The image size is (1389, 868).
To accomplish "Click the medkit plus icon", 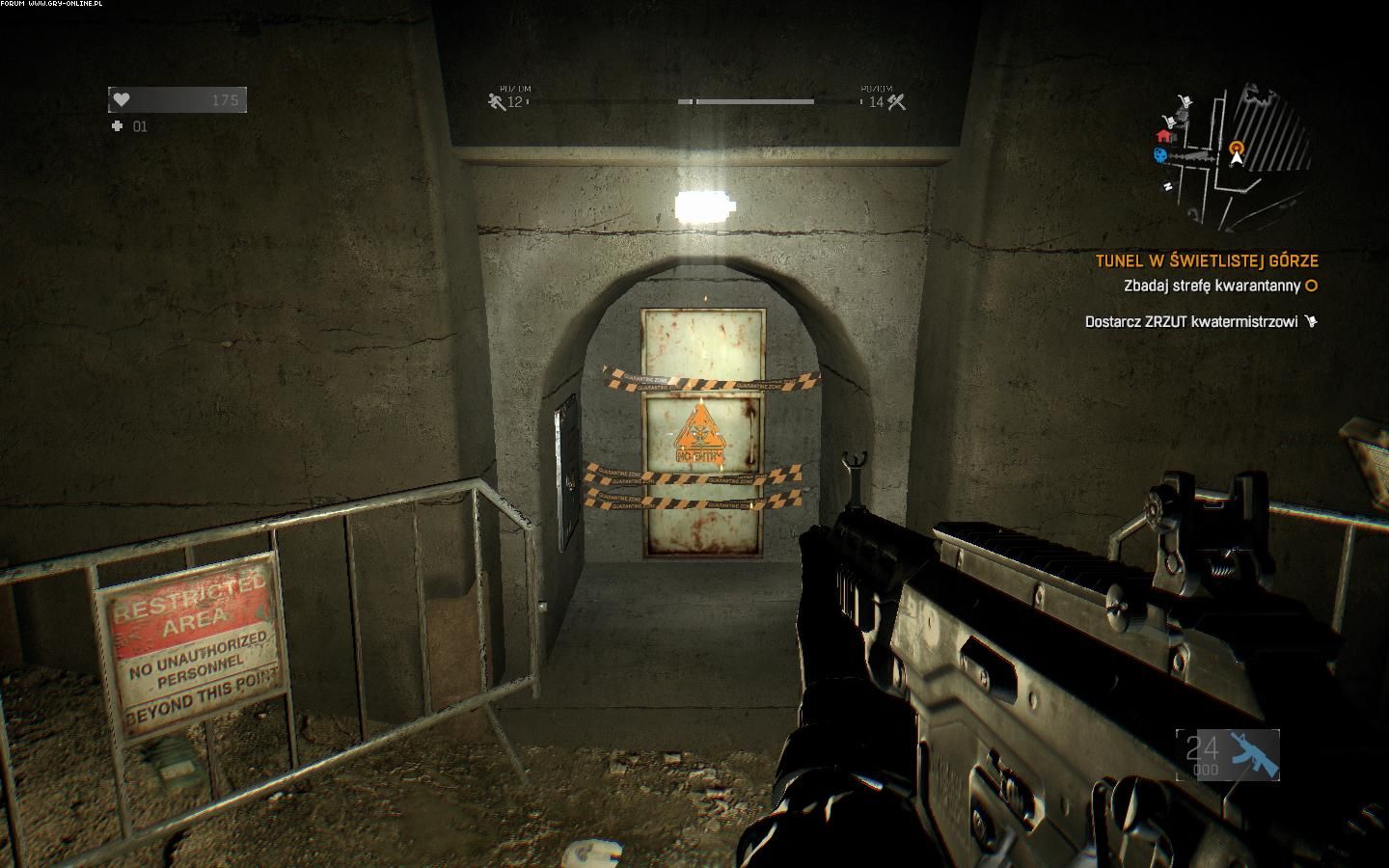I will click(118, 126).
